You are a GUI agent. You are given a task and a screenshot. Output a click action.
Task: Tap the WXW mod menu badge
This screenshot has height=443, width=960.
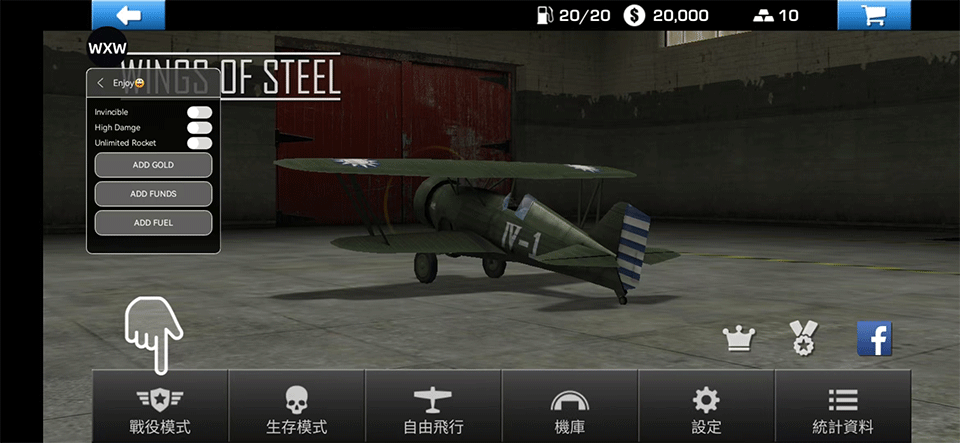pyautogui.click(x=107, y=48)
